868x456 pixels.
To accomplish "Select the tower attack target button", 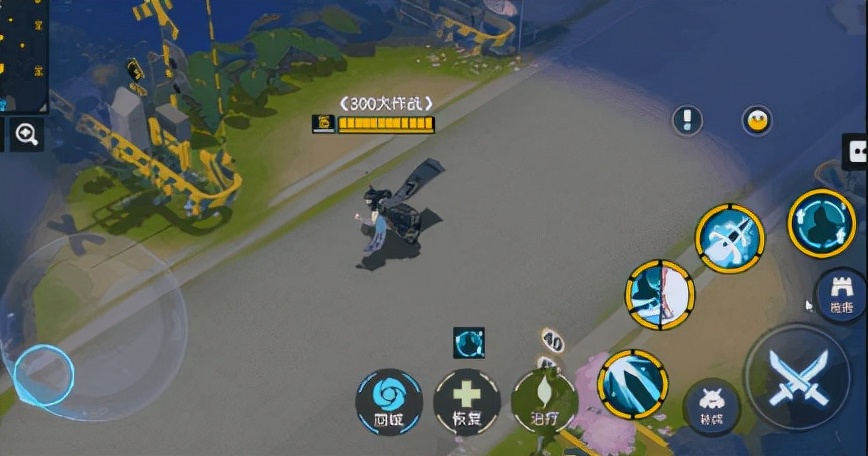I will point(840,295).
